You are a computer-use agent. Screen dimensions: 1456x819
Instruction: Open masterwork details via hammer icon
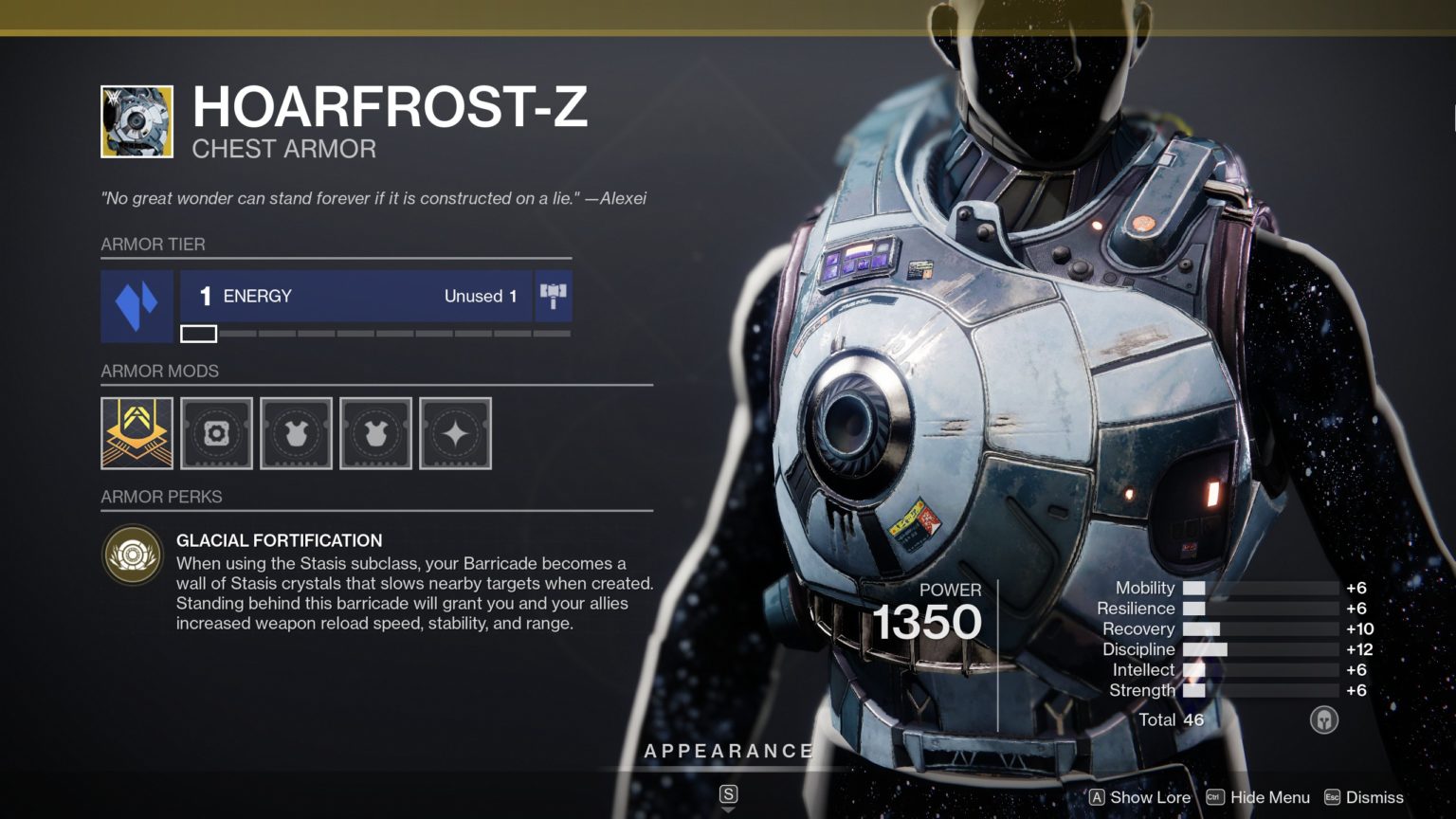[x=553, y=295]
